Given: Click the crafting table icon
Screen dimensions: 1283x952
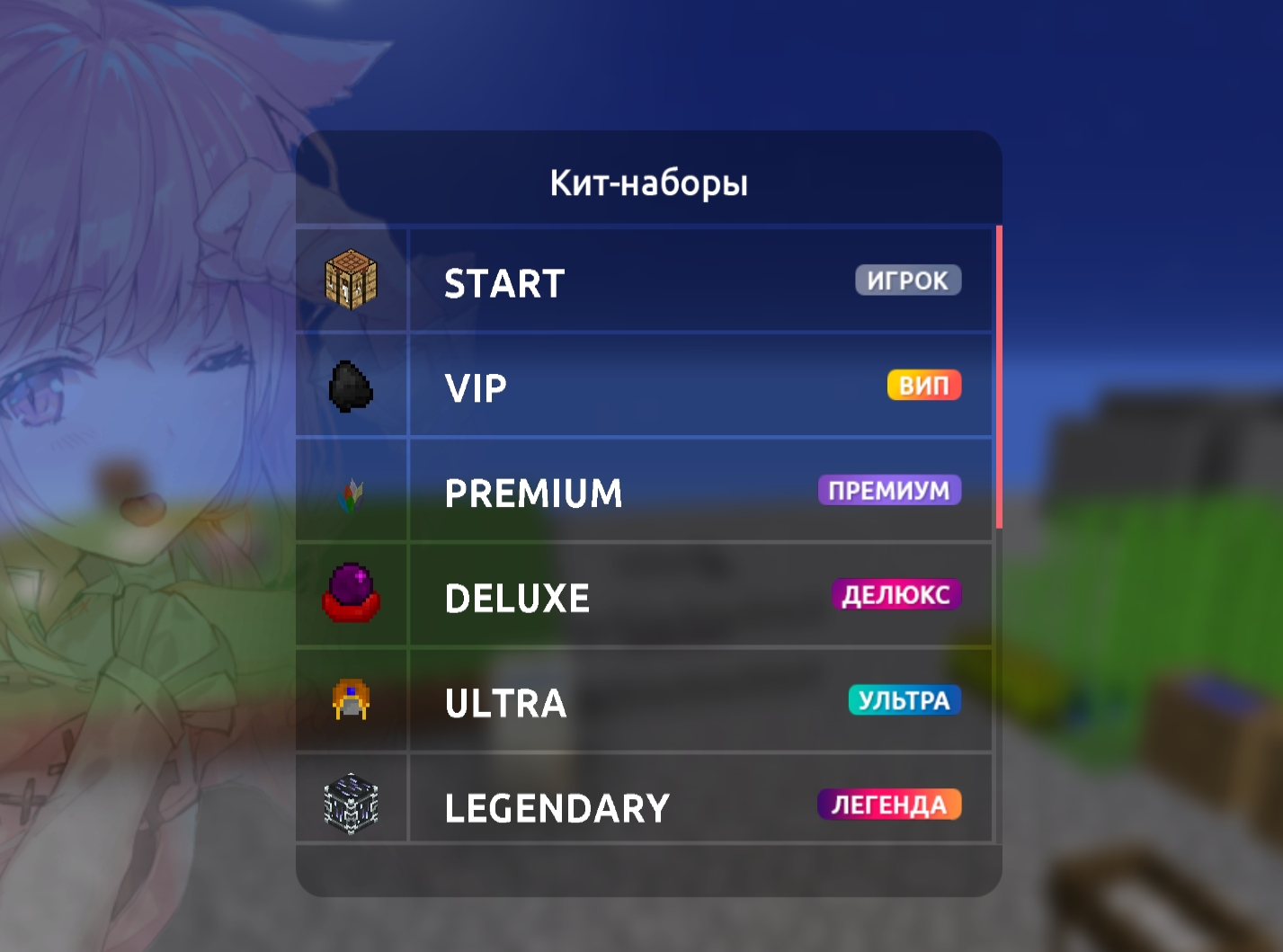Looking at the screenshot, I should pyautogui.click(x=351, y=280).
